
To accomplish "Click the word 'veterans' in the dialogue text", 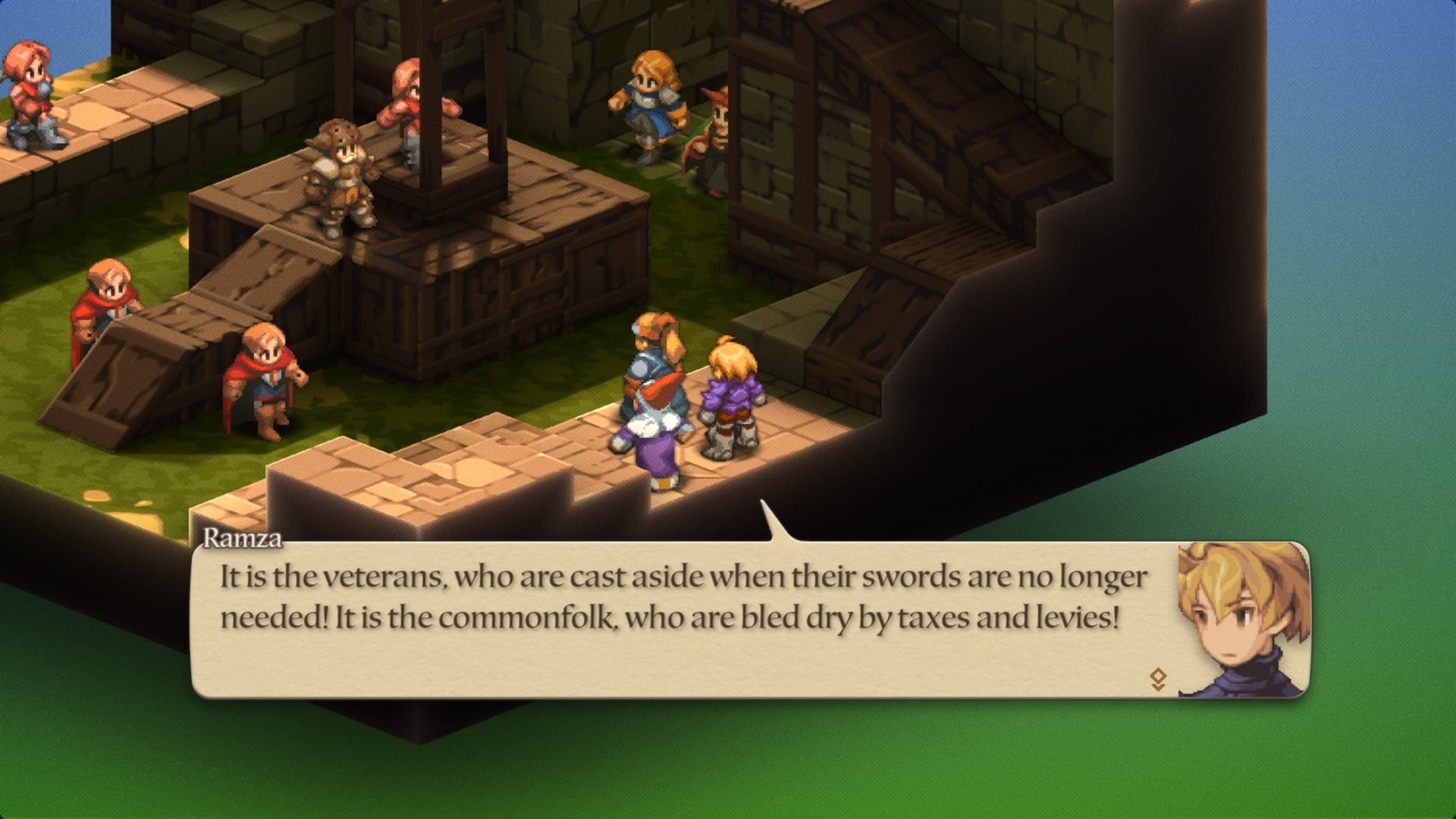I will (384, 576).
